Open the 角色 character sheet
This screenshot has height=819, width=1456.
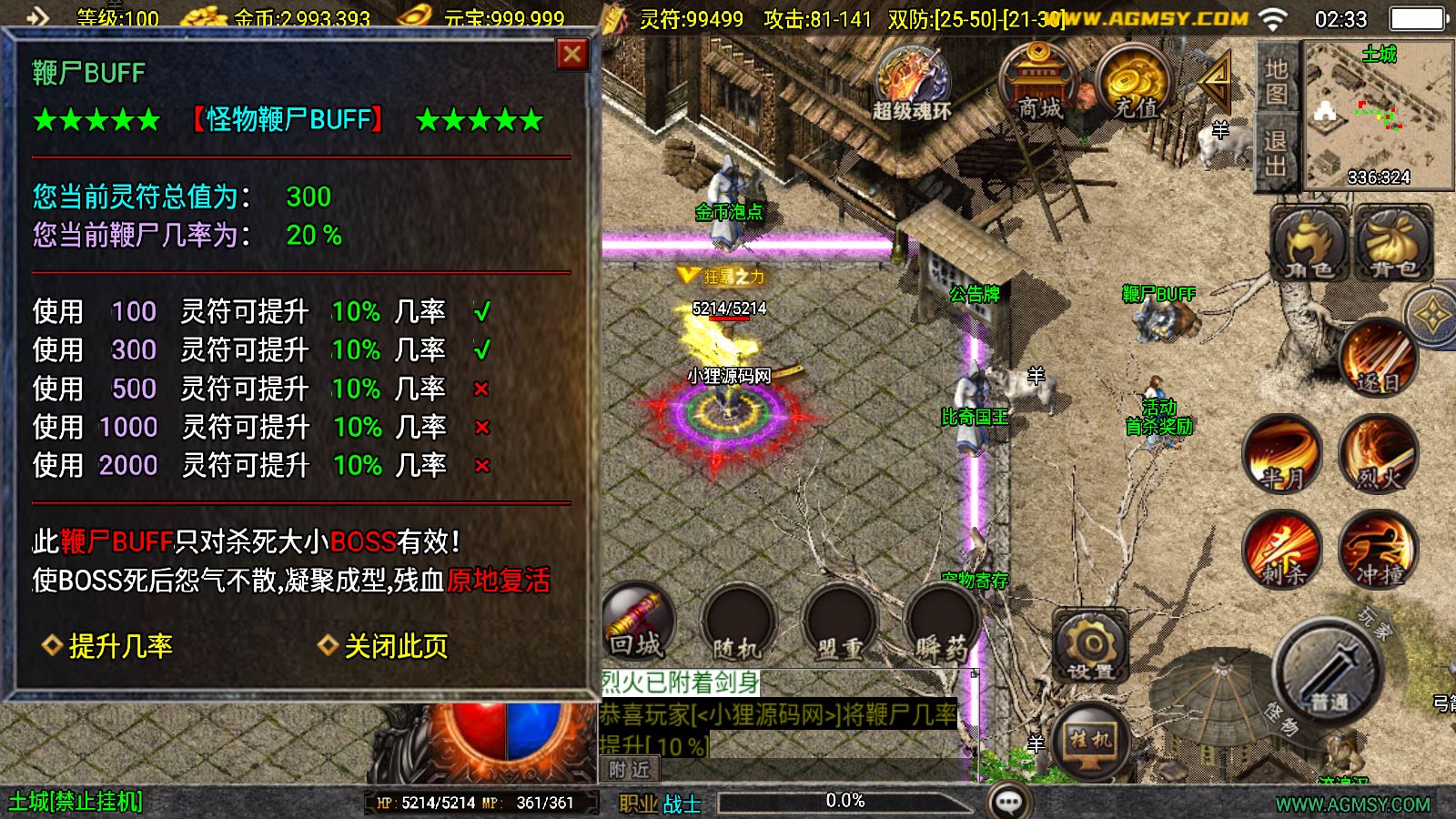tap(1309, 244)
